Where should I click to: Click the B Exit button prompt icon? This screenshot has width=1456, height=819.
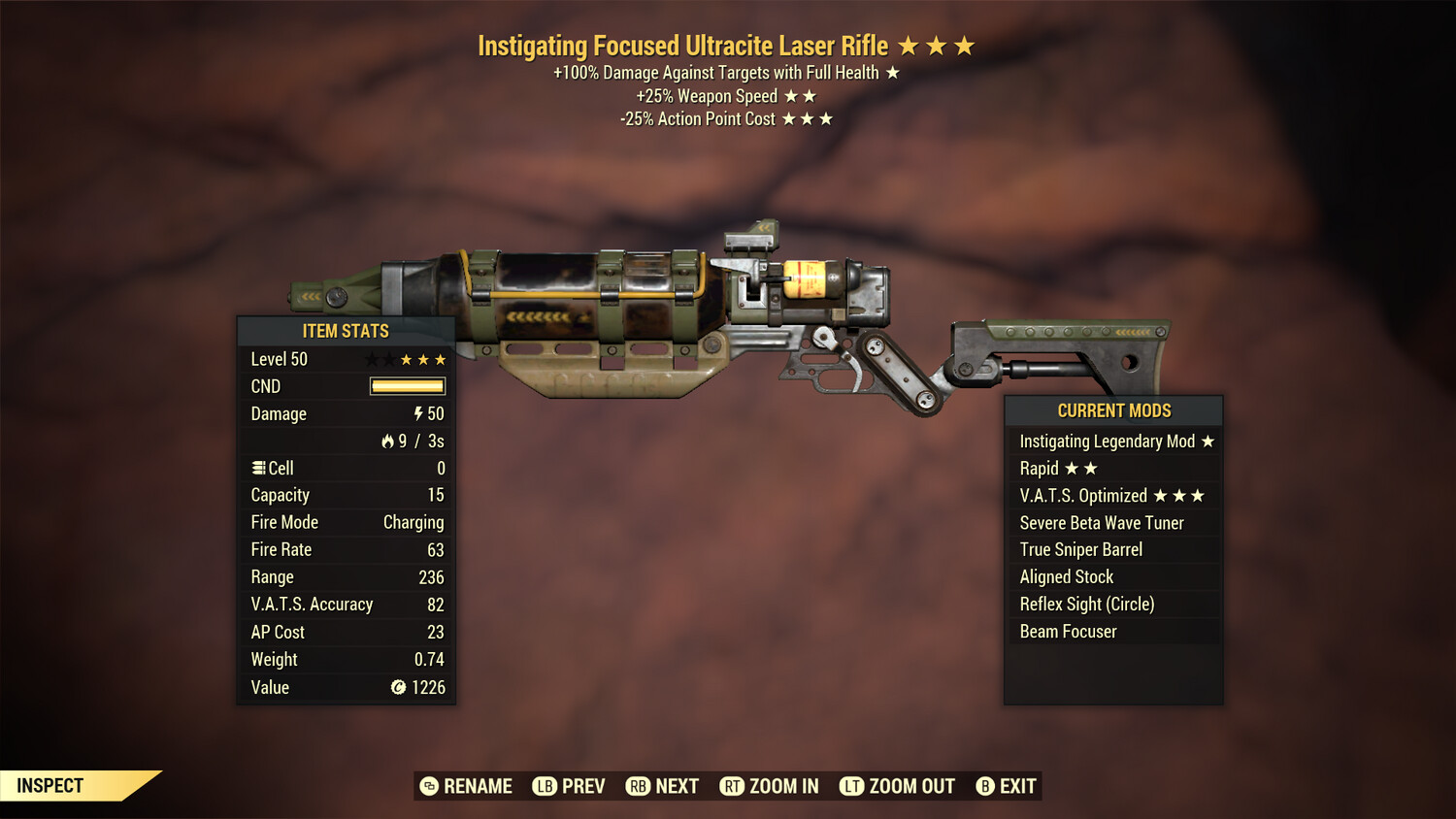985,786
